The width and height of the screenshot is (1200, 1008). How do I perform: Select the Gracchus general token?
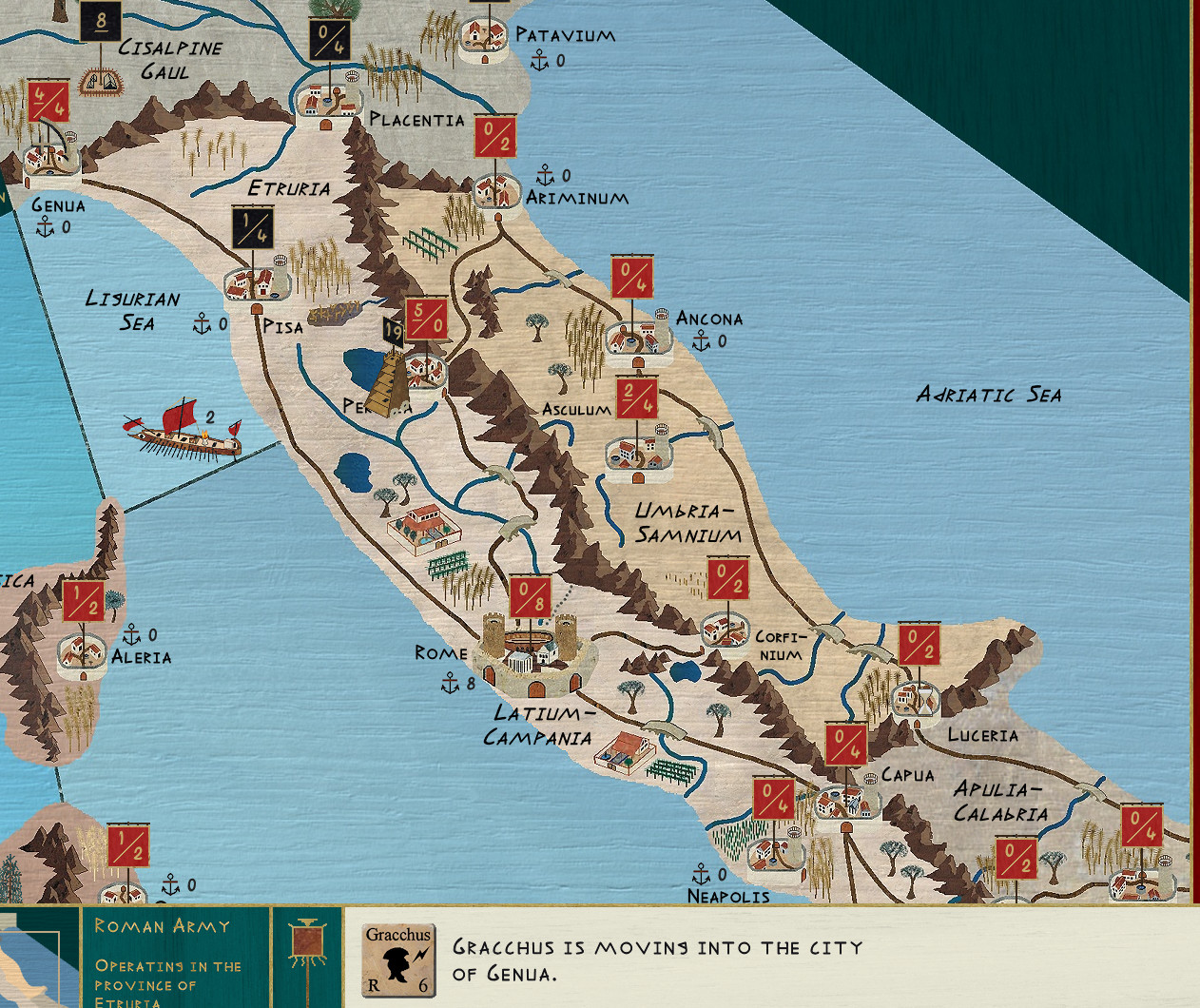point(398,960)
